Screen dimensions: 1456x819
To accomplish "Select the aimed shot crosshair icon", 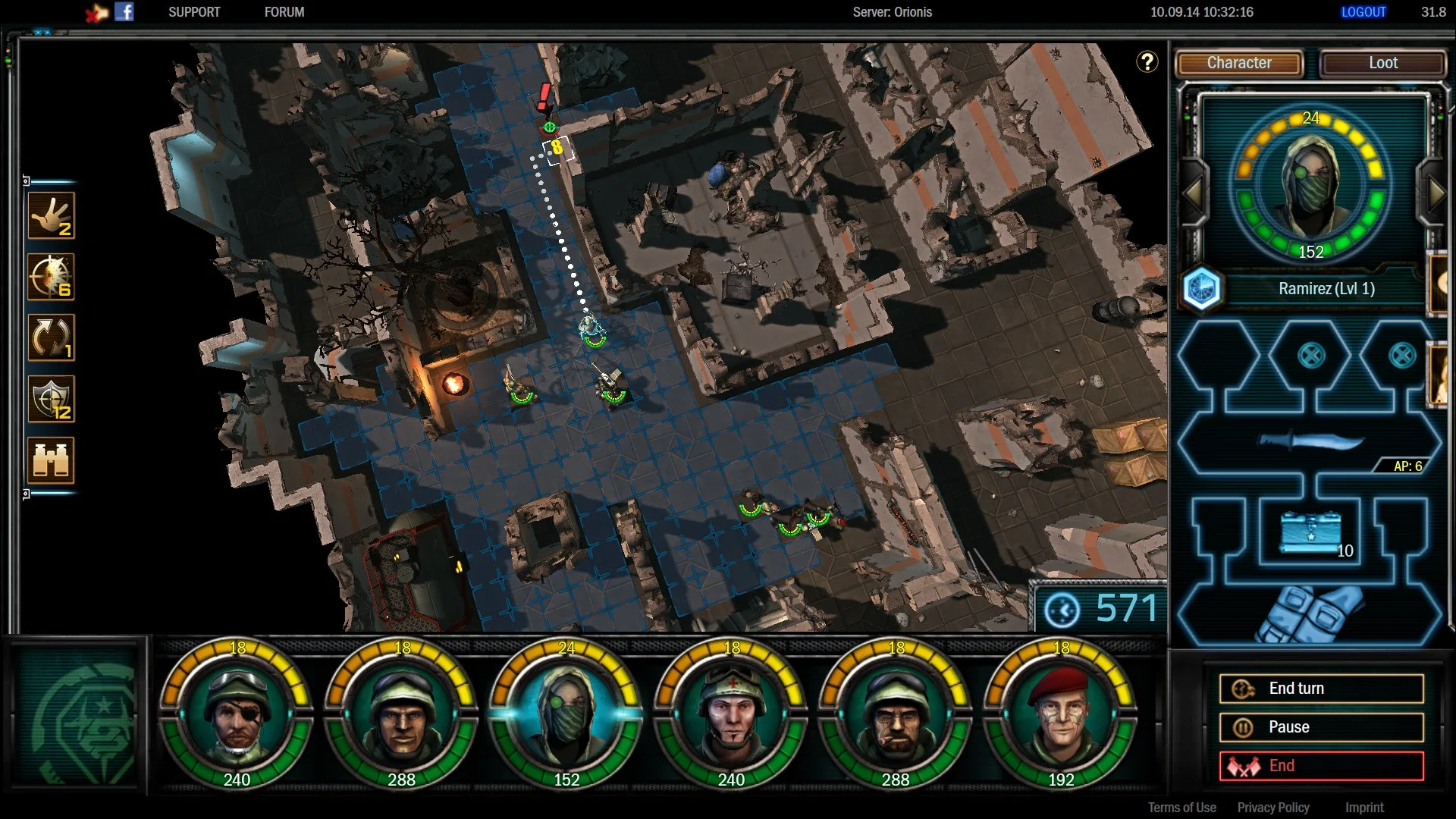I will [x=52, y=277].
